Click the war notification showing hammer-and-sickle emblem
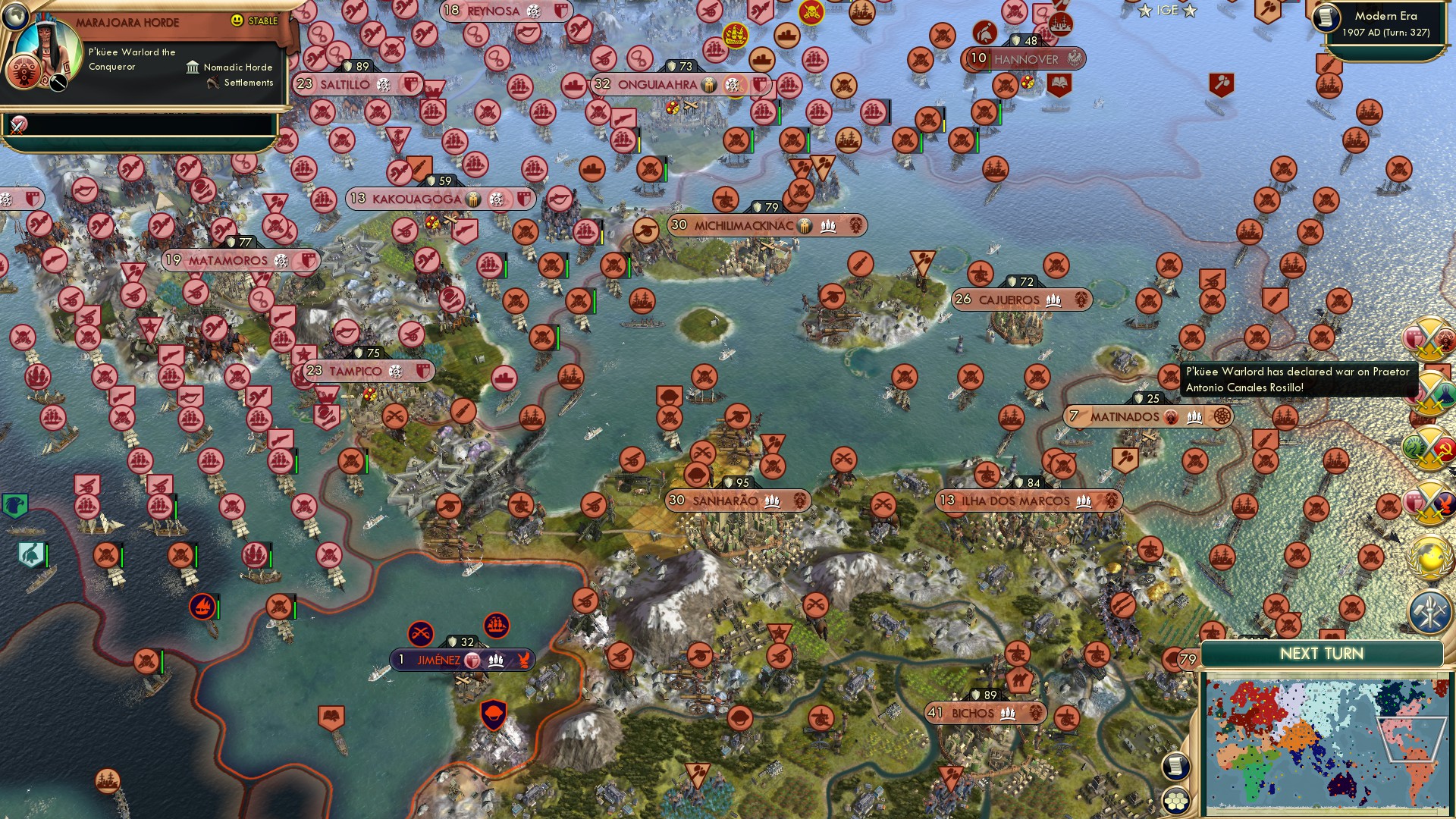This screenshot has height=819, width=1456. tap(1429, 444)
